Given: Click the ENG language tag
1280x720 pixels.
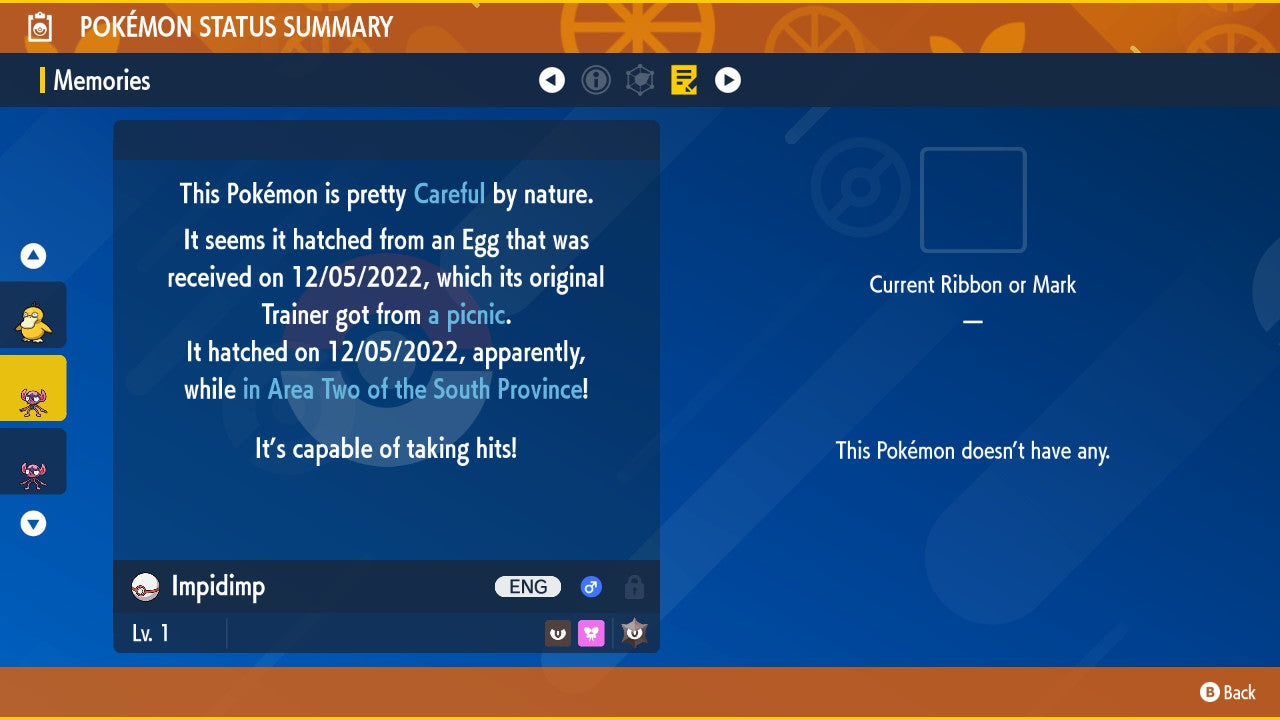Looking at the screenshot, I should coord(527,587).
